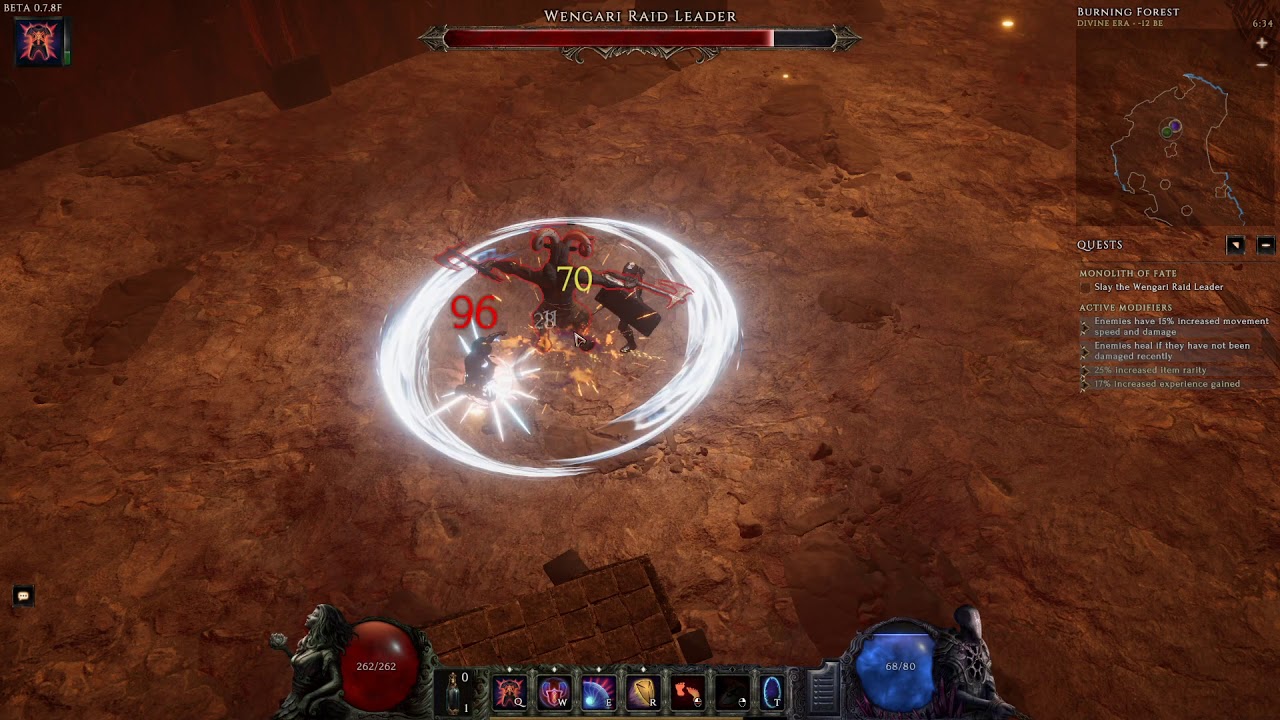Activate the flaming demon skill on Q
This screenshot has width=1280, height=720.
(x=509, y=692)
